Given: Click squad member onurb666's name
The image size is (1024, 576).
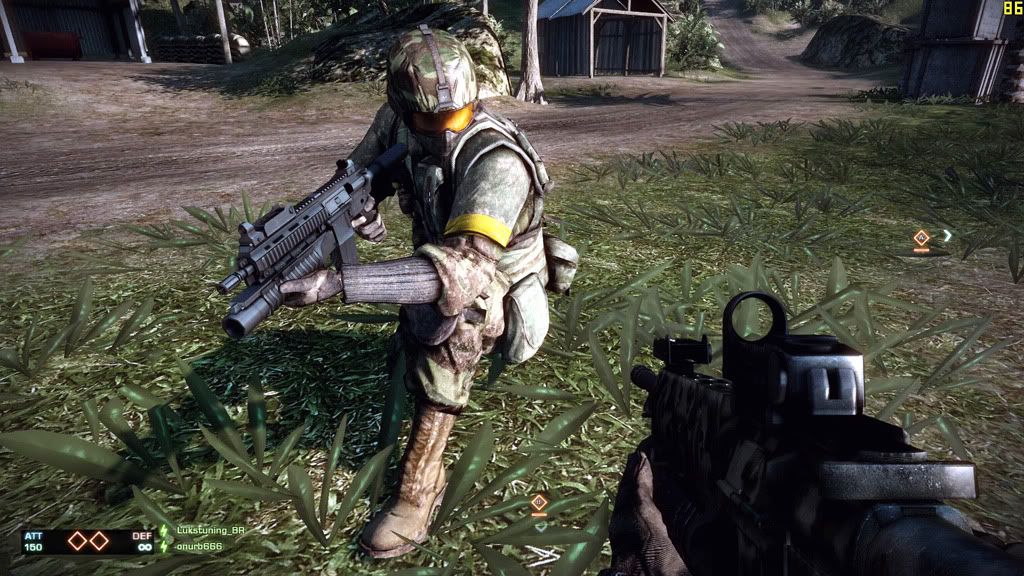Looking at the screenshot, I should (197, 547).
